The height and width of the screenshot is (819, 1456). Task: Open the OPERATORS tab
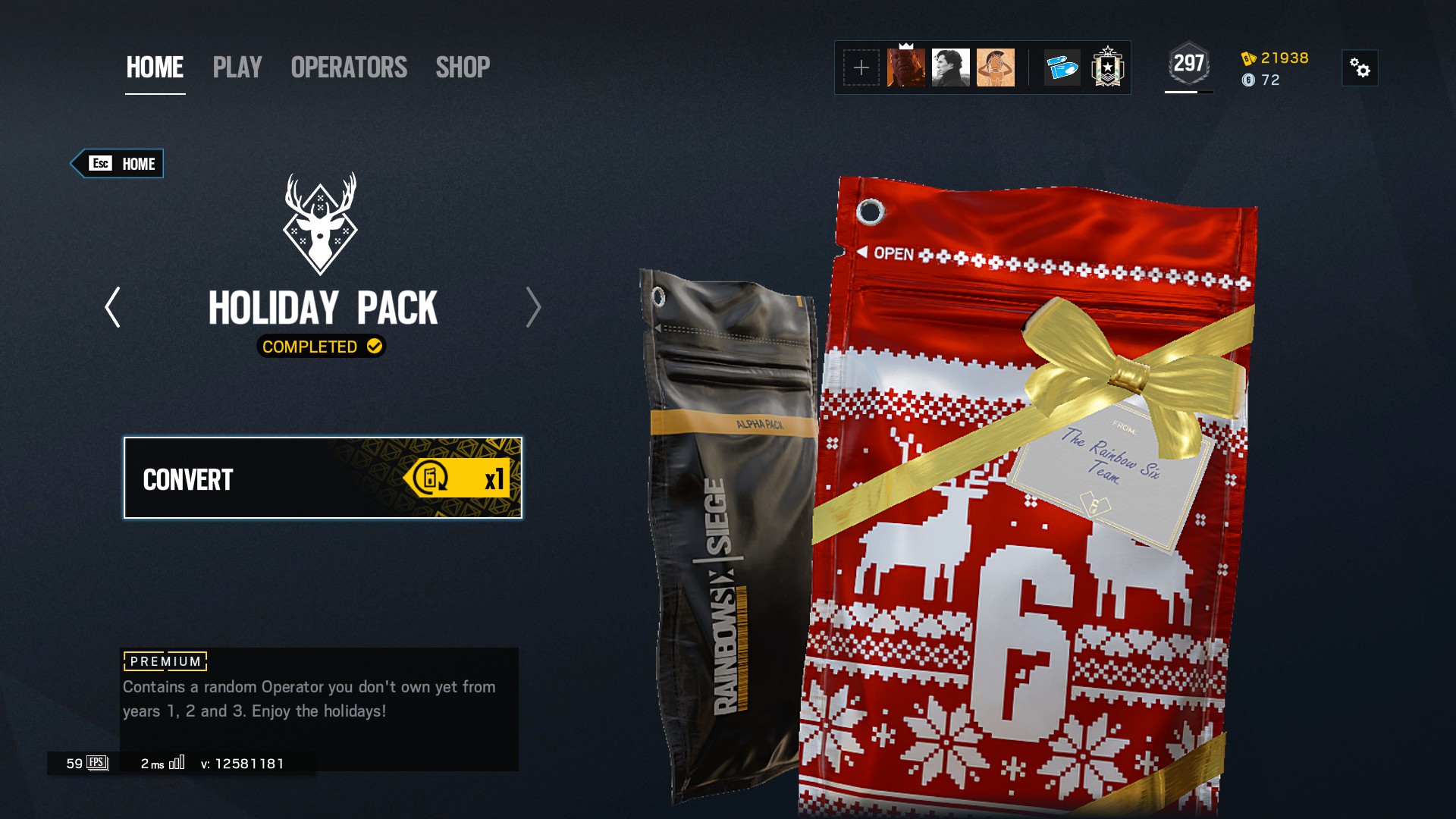click(x=347, y=68)
